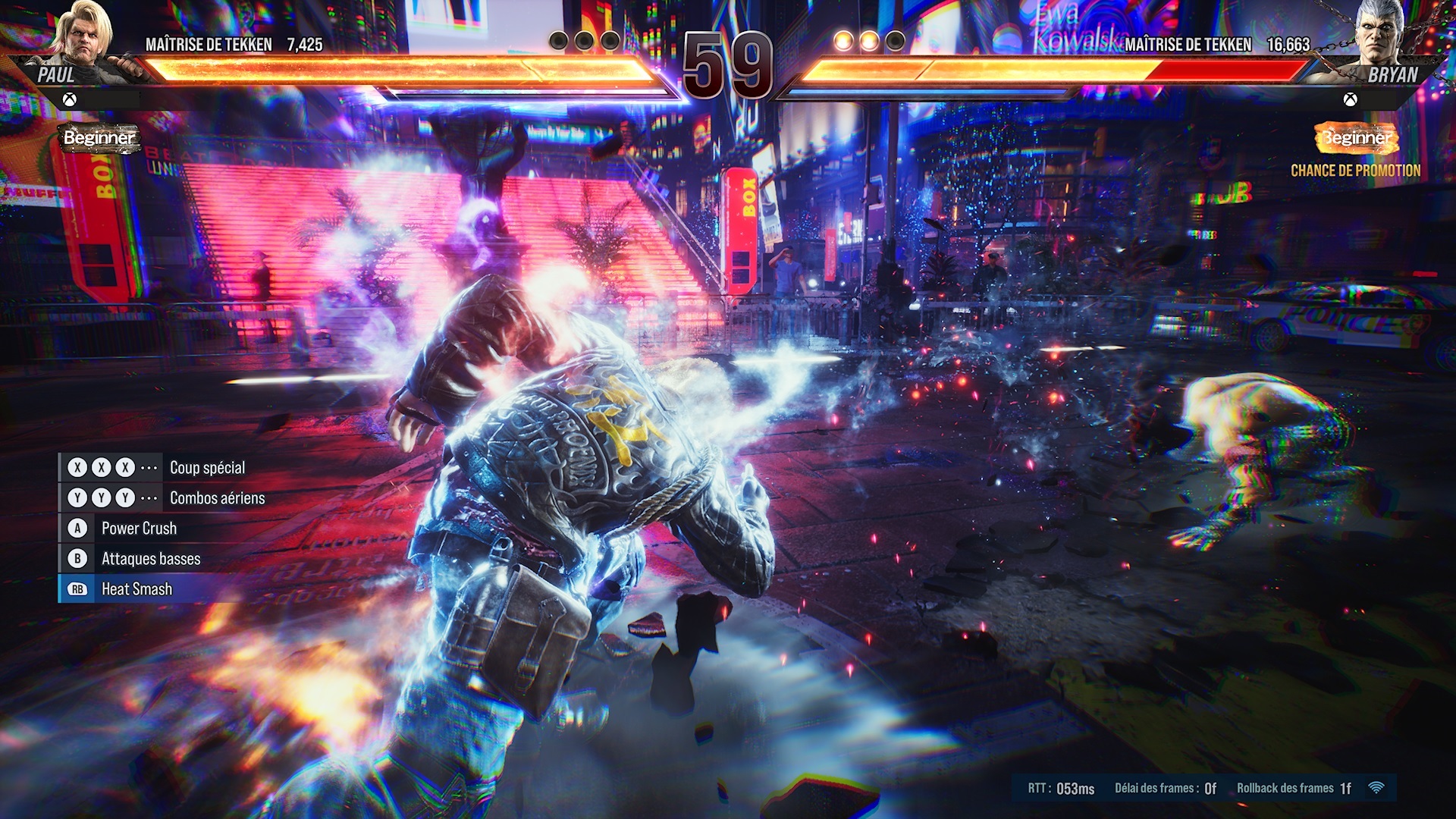Pick the Combos aériens entry

point(217,498)
